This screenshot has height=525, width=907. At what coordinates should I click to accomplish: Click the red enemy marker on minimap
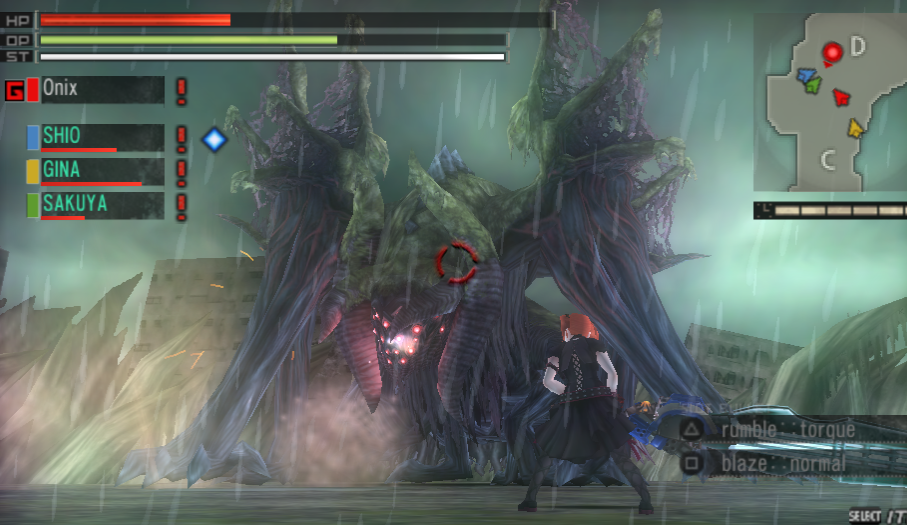tap(831, 51)
